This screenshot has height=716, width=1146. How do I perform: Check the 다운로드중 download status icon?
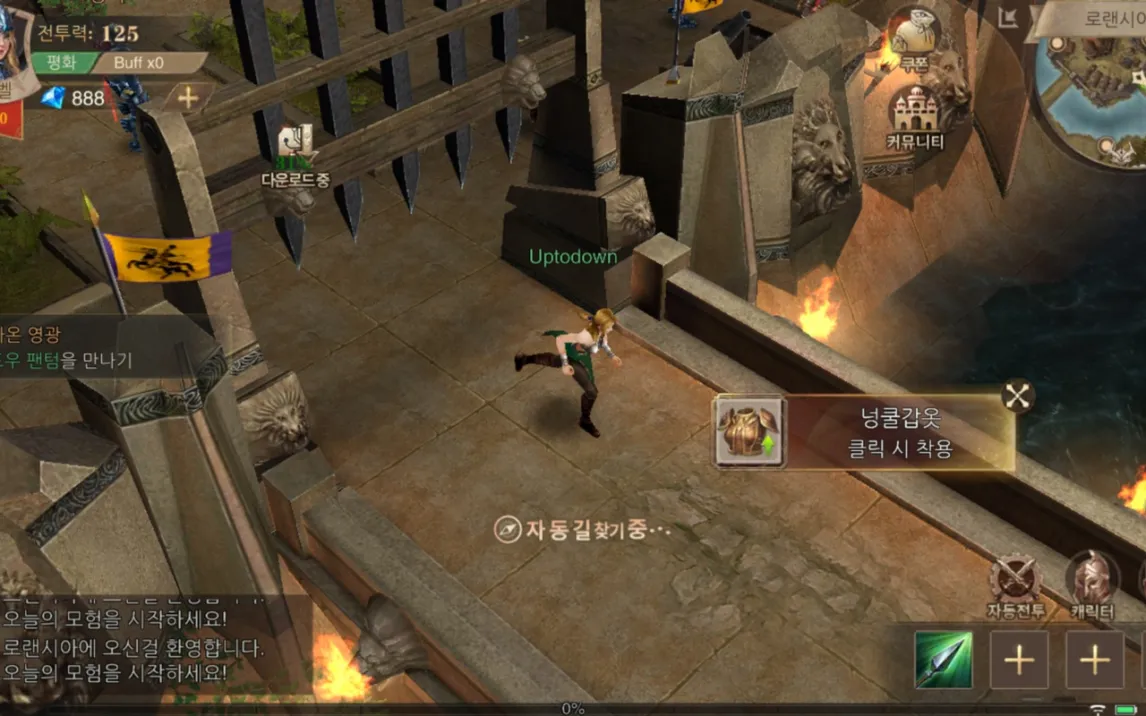(295, 153)
